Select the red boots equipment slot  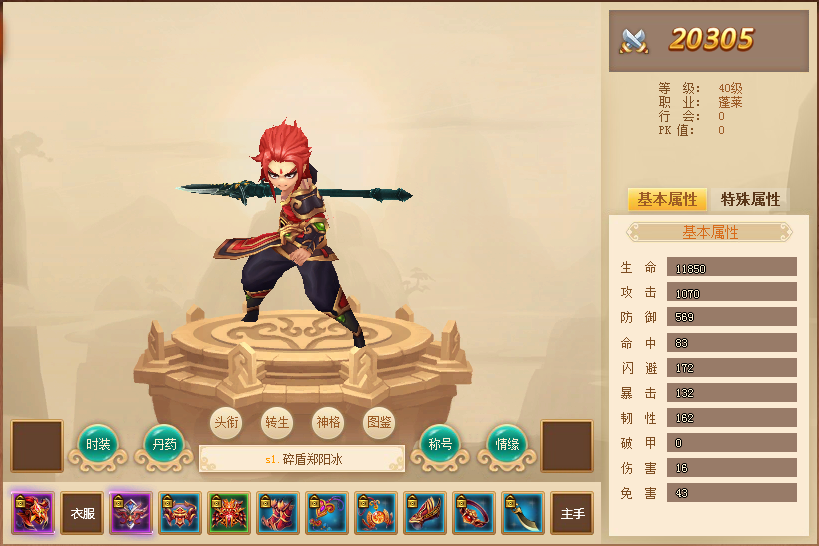coord(278,513)
